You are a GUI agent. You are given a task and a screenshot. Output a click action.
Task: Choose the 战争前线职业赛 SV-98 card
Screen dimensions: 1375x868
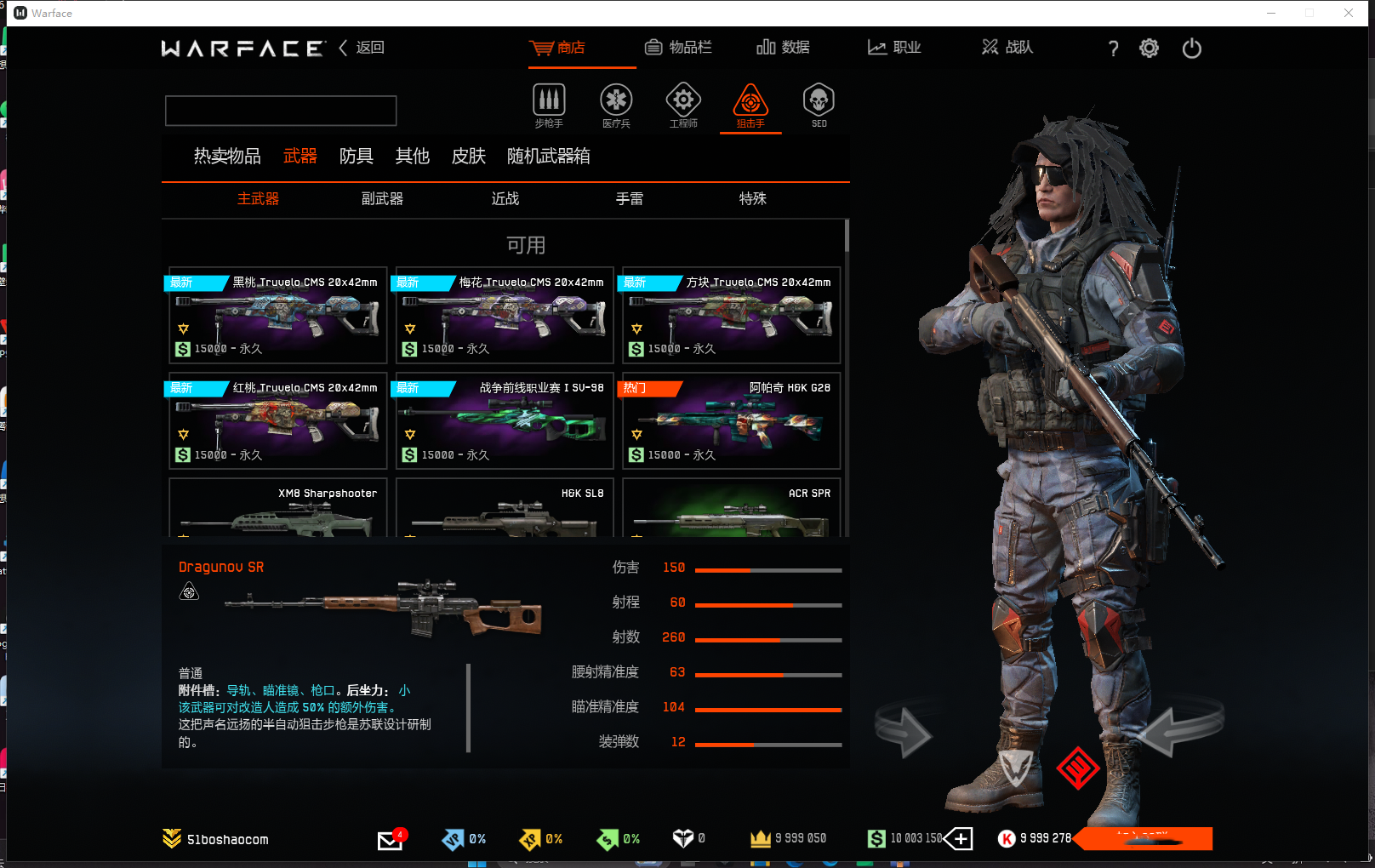505,421
